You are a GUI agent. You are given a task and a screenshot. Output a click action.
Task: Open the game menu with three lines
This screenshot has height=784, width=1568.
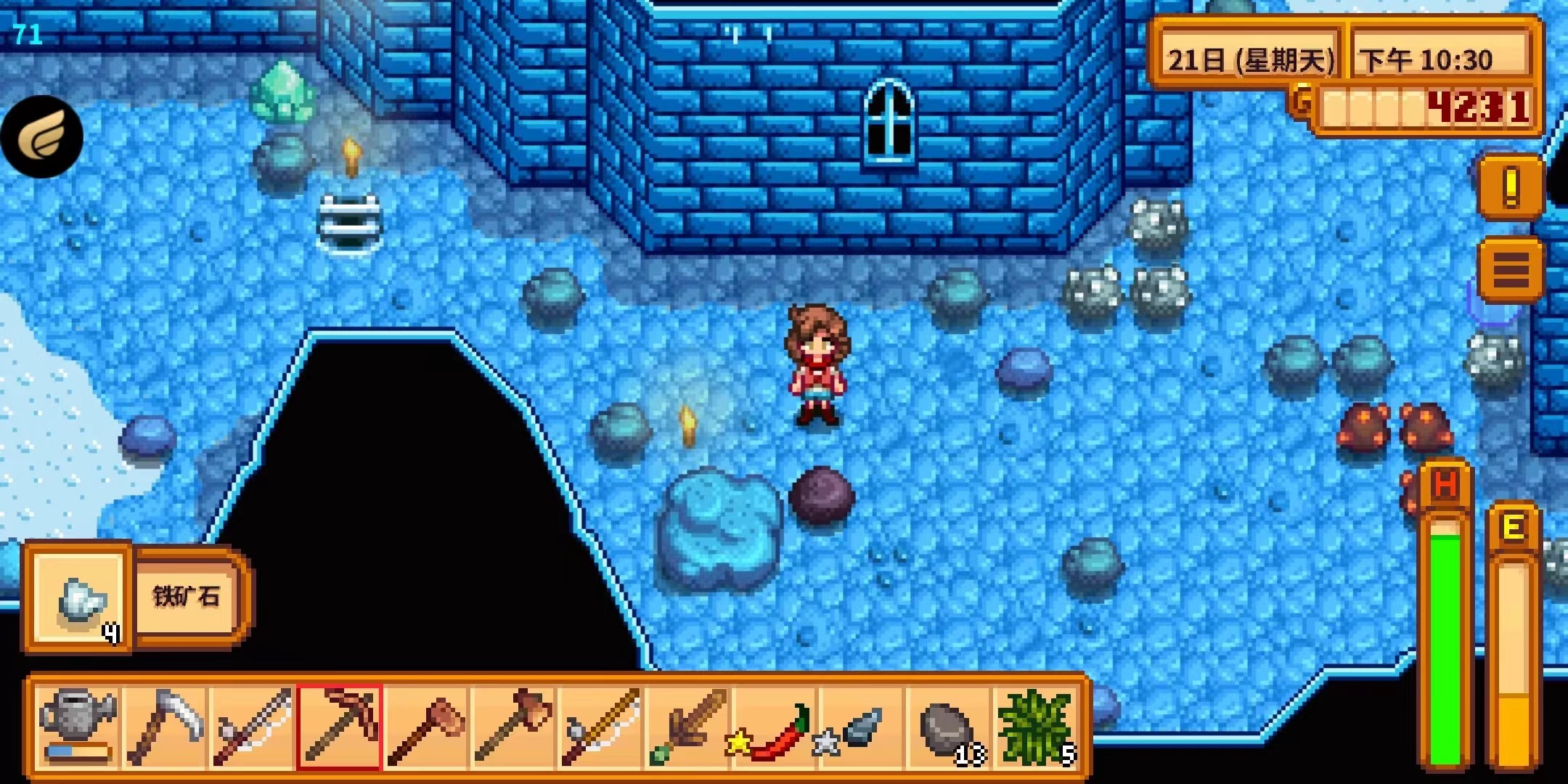1511,270
